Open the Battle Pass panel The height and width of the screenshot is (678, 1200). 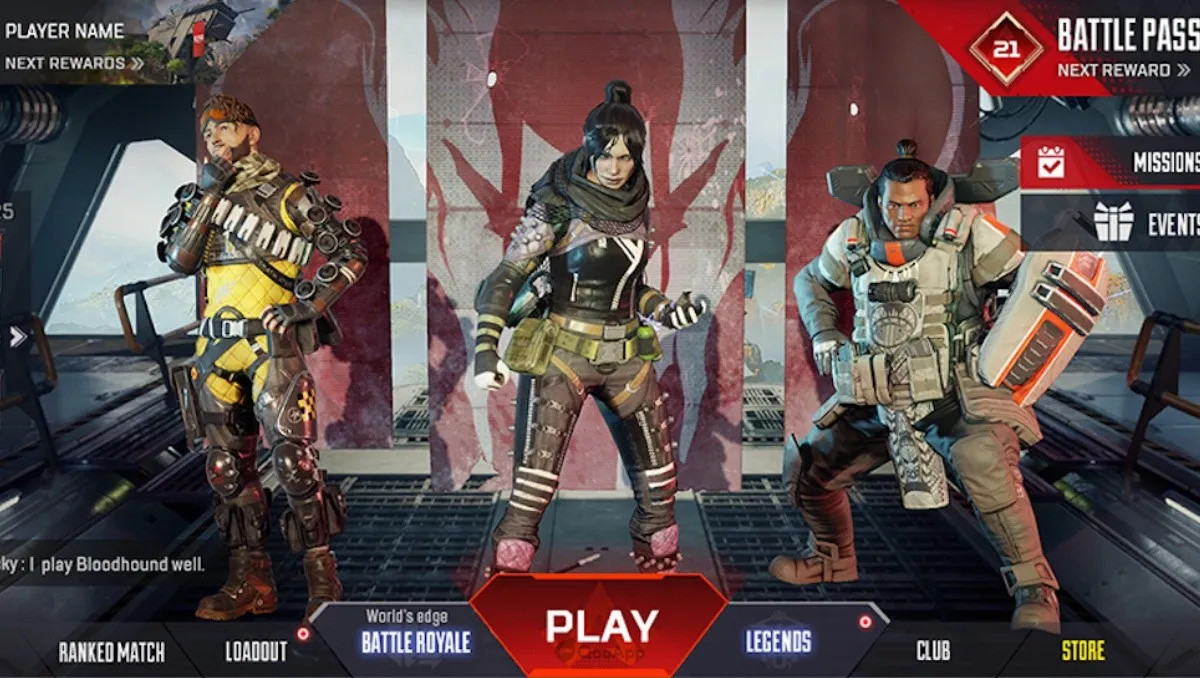(x=1126, y=36)
